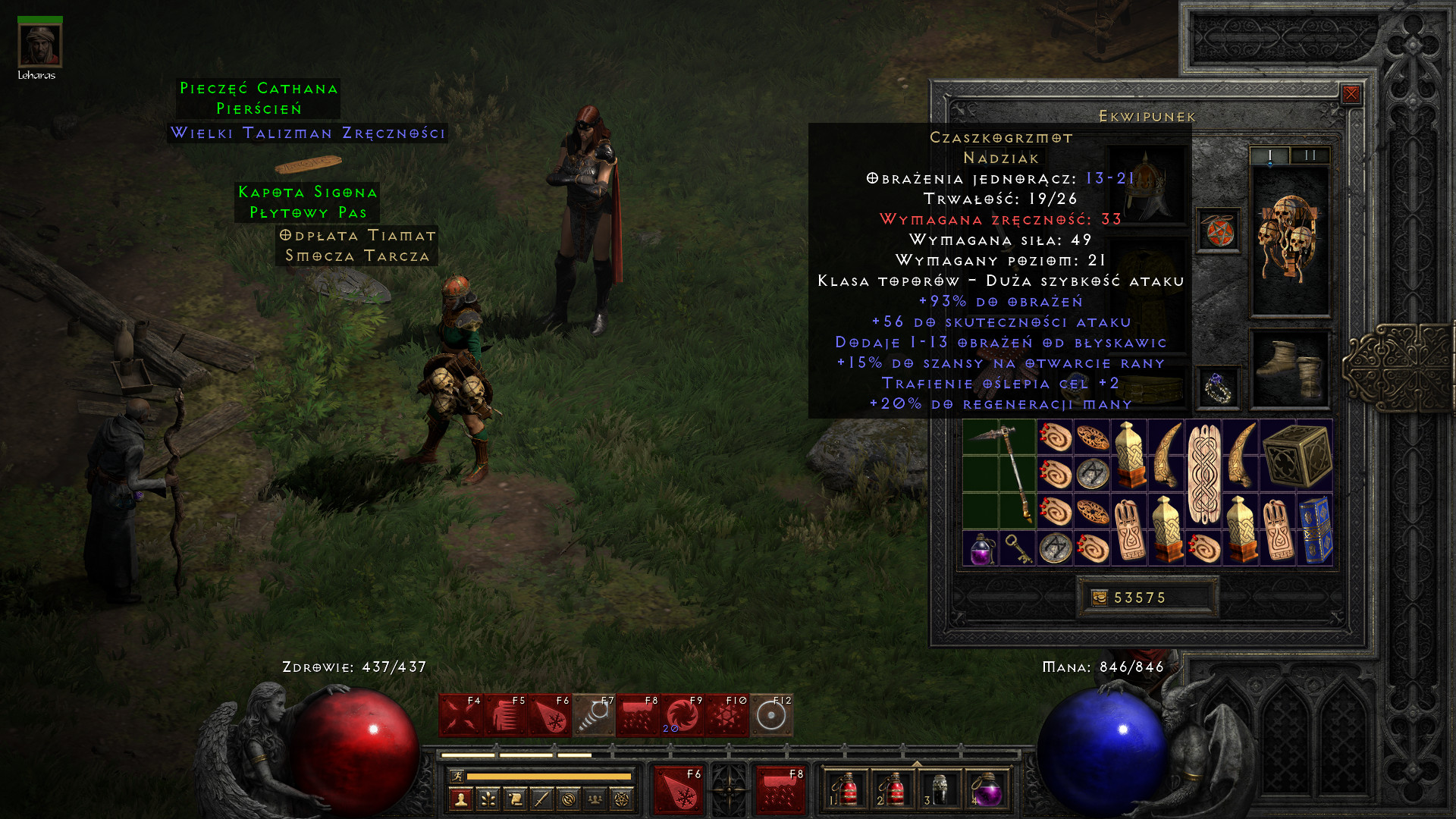Viewport: 1456px width, 819px height.
Task: Use the purple rejuvenation potion in belt slot 4
Action: pyautogui.click(x=987, y=790)
